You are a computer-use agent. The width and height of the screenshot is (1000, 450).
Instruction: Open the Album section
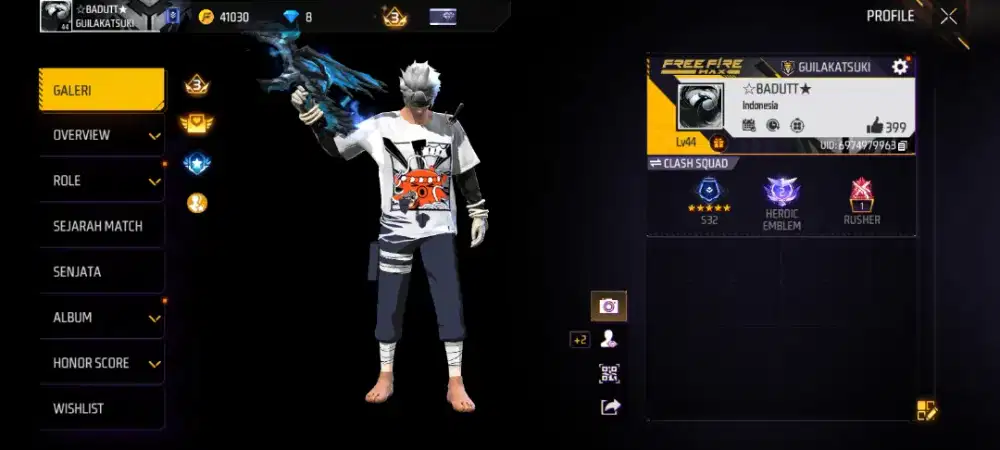pos(101,317)
